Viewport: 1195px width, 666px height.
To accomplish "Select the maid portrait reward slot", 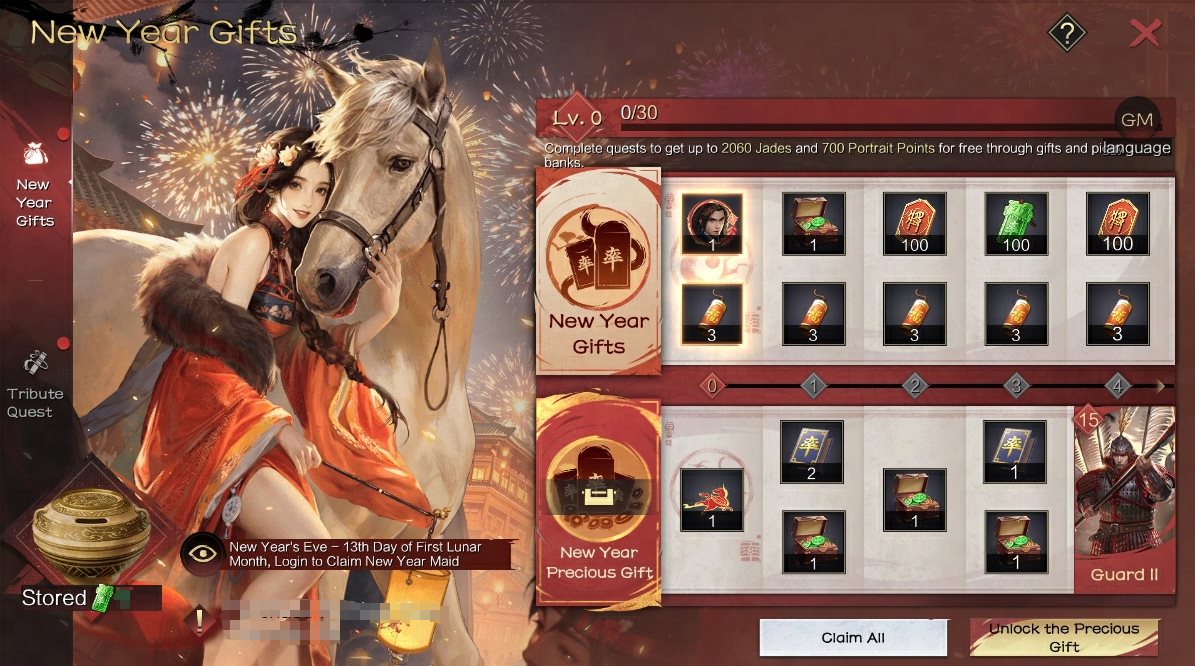I will click(x=712, y=224).
